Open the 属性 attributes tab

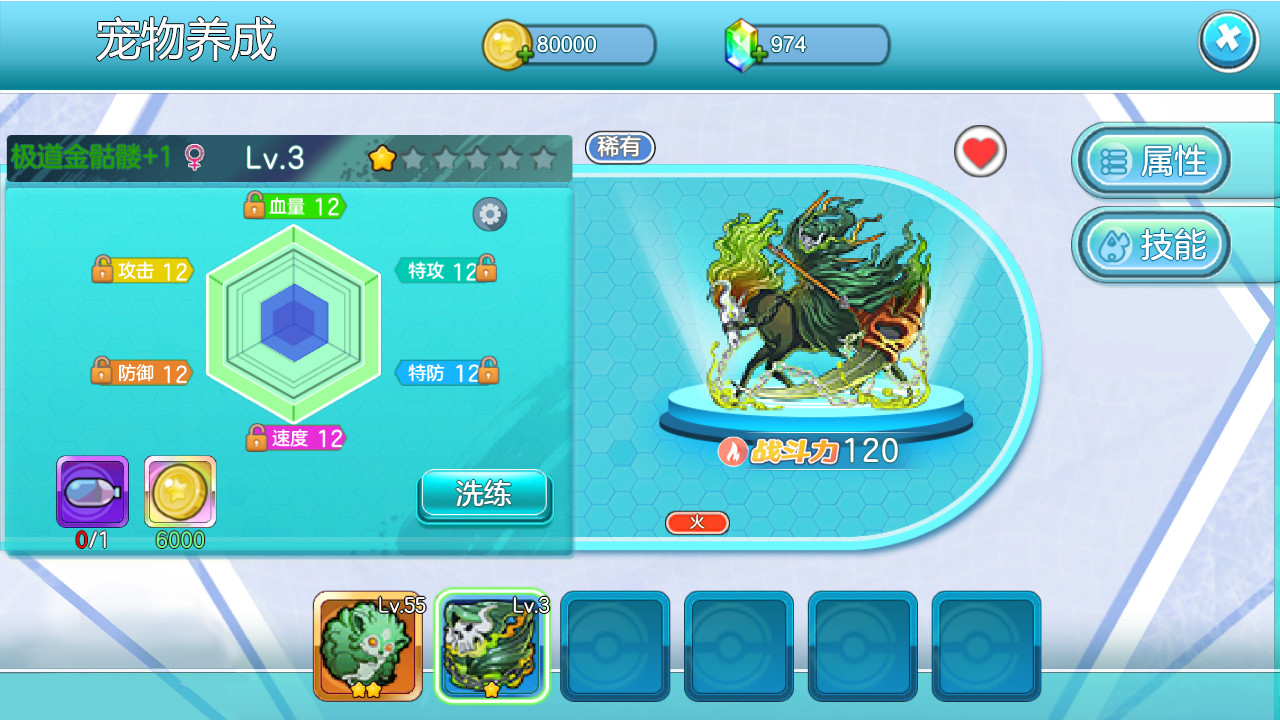pyautogui.click(x=1152, y=161)
